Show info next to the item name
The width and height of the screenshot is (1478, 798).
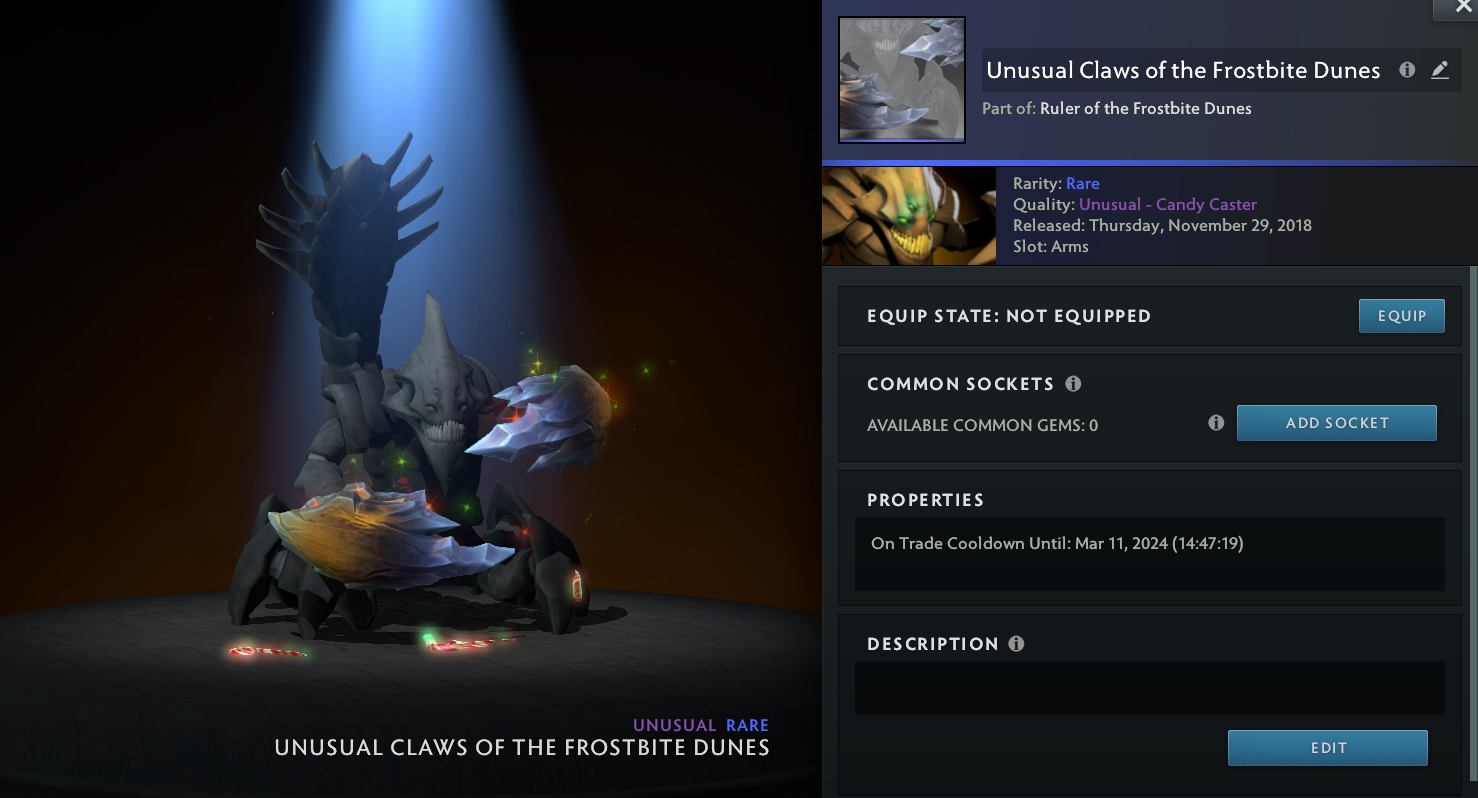(1407, 70)
